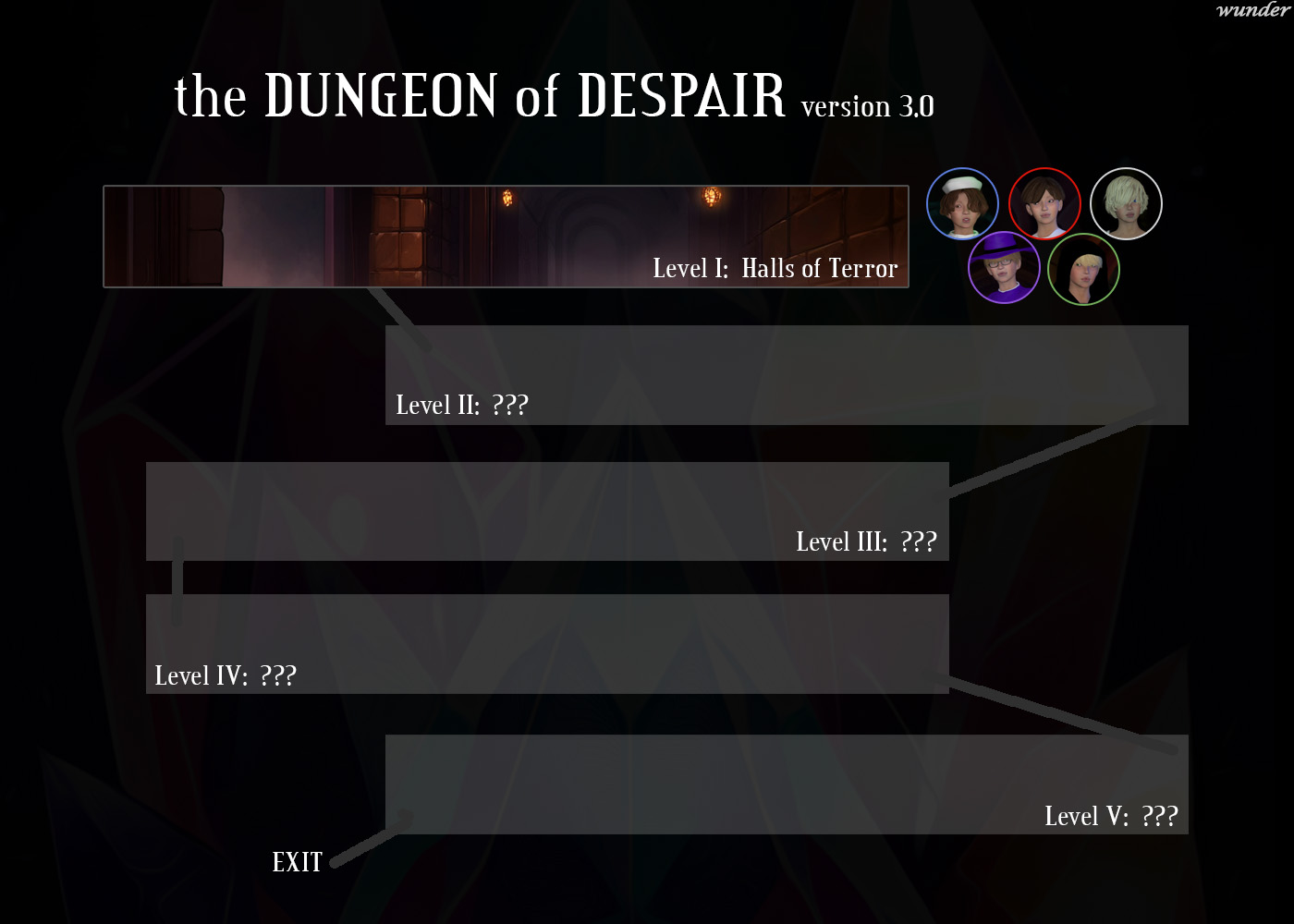The image size is (1294, 924).
Task: Reveal the Level IV hidden name
Action: tap(226, 675)
